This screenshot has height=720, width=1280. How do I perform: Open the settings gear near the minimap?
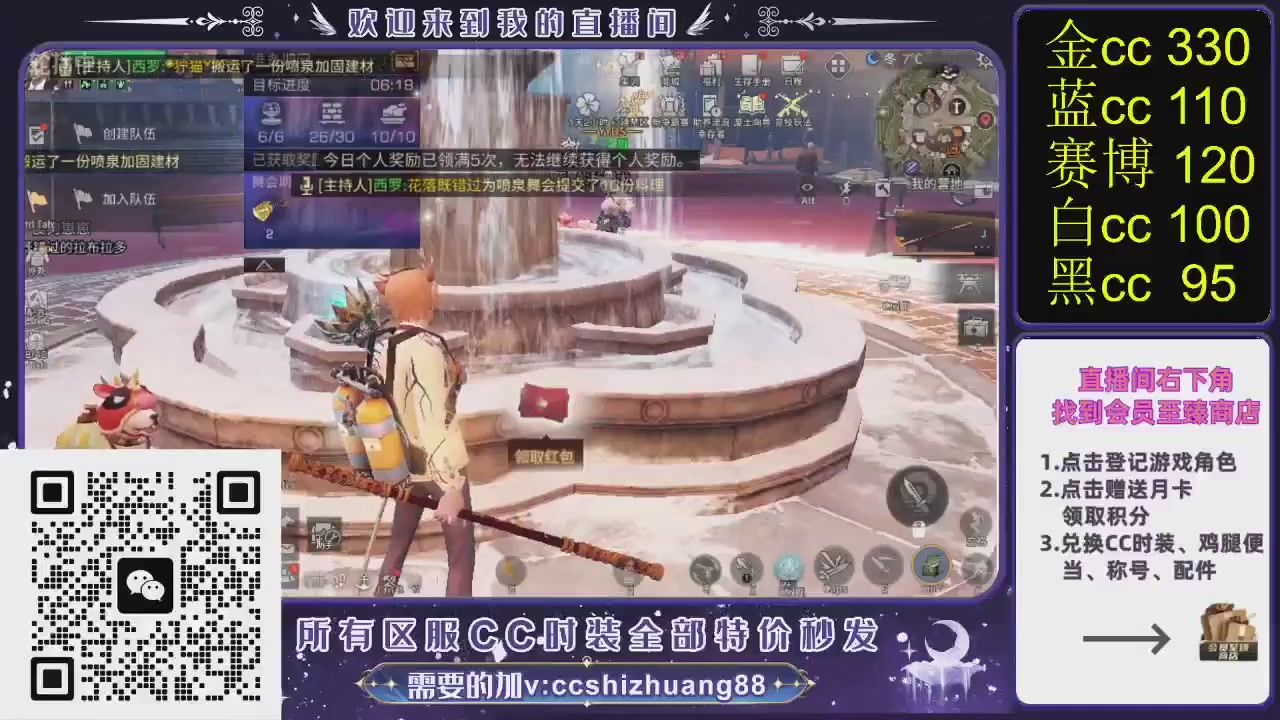click(982, 61)
